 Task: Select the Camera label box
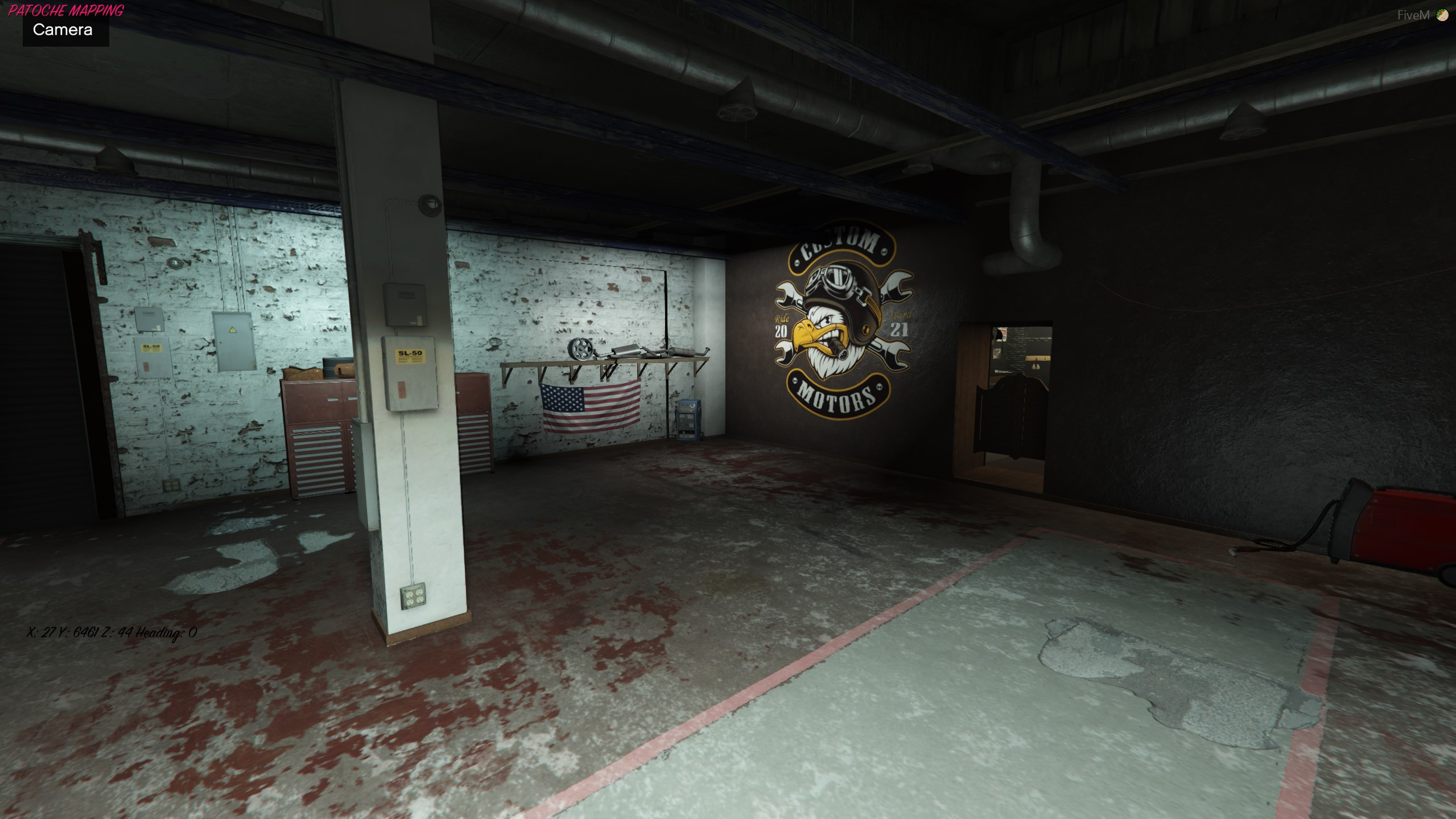tap(63, 30)
